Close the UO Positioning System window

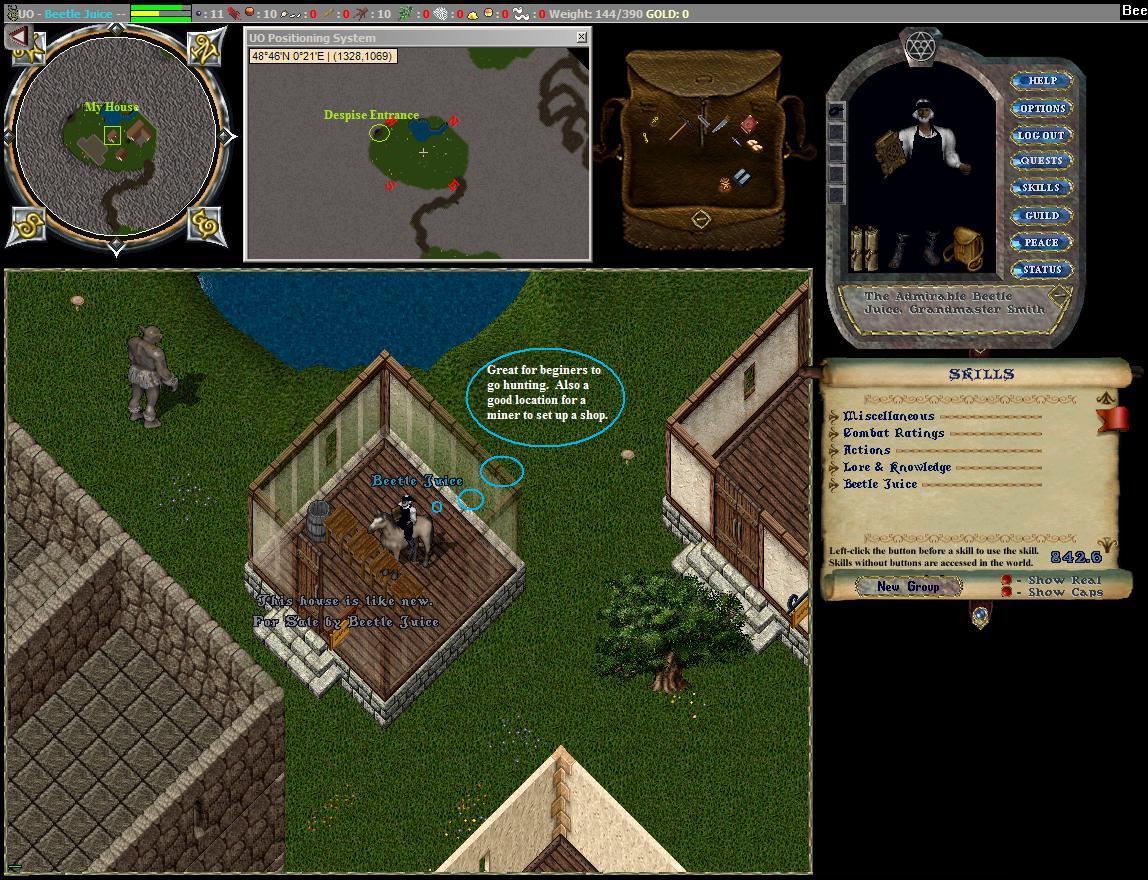pos(582,37)
